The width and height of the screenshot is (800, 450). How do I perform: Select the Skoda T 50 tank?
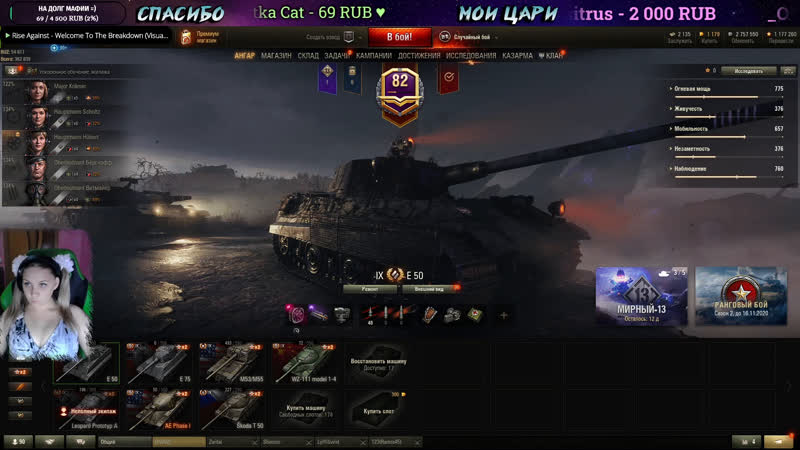231,410
